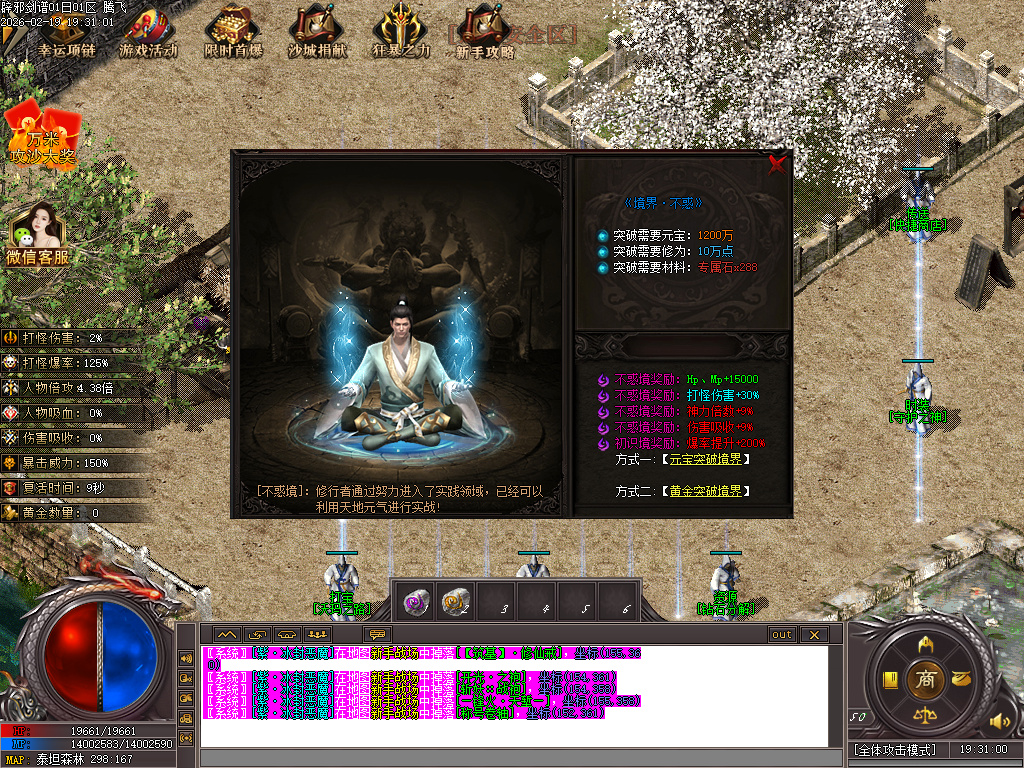Open the golden scales trade icon
Viewport: 1024px width, 768px height.
coord(925,716)
